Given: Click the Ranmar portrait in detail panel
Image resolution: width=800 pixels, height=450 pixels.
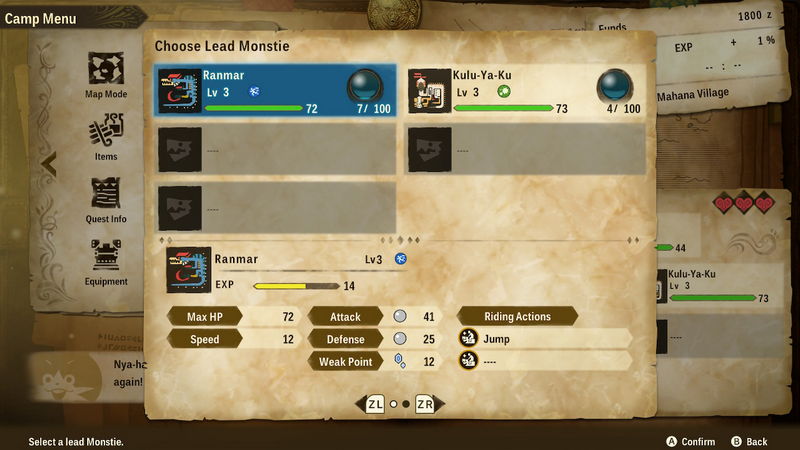Looking at the screenshot, I should [188, 271].
